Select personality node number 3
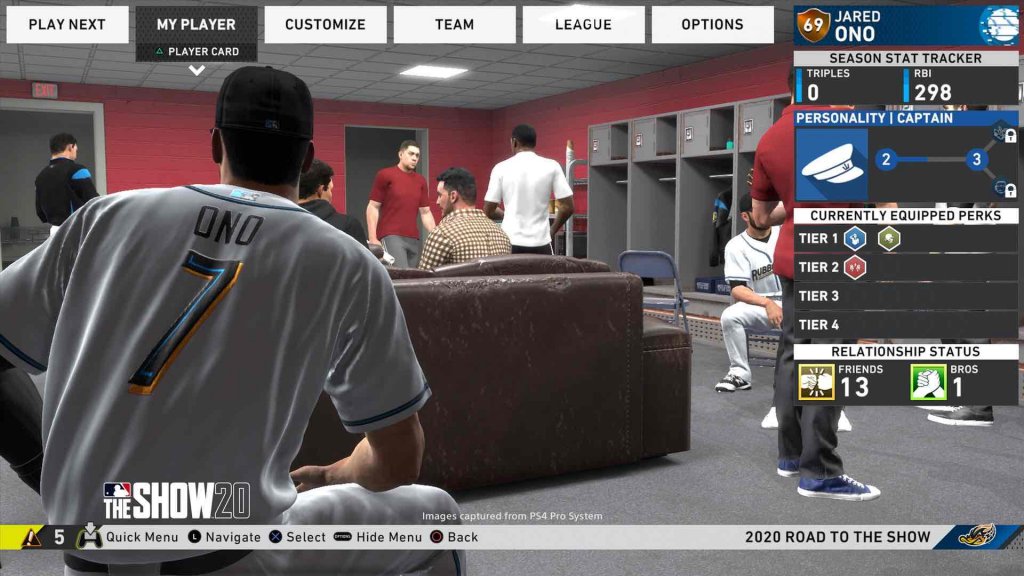Image resolution: width=1024 pixels, height=576 pixels. [x=976, y=159]
